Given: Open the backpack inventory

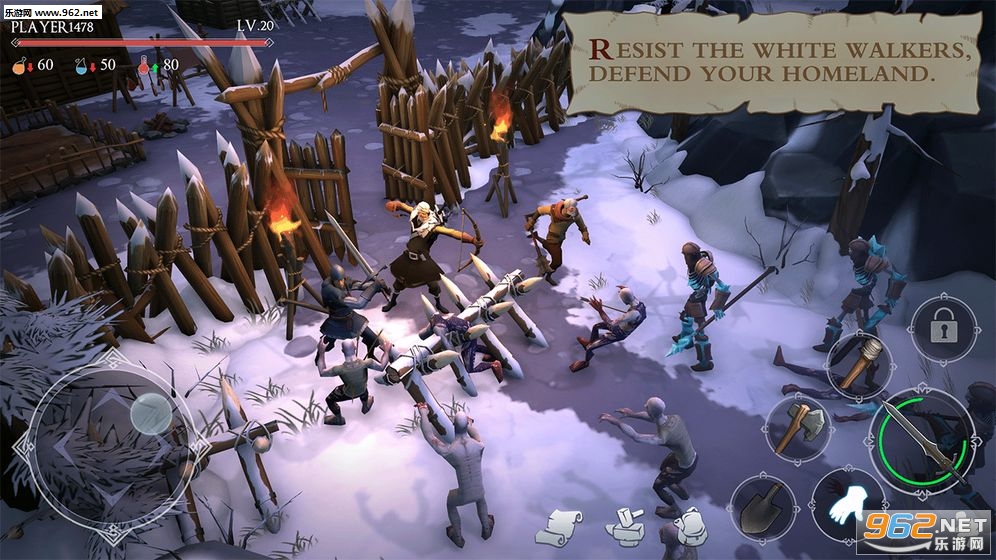Looking at the screenshot, I should (x=690, y=526).
